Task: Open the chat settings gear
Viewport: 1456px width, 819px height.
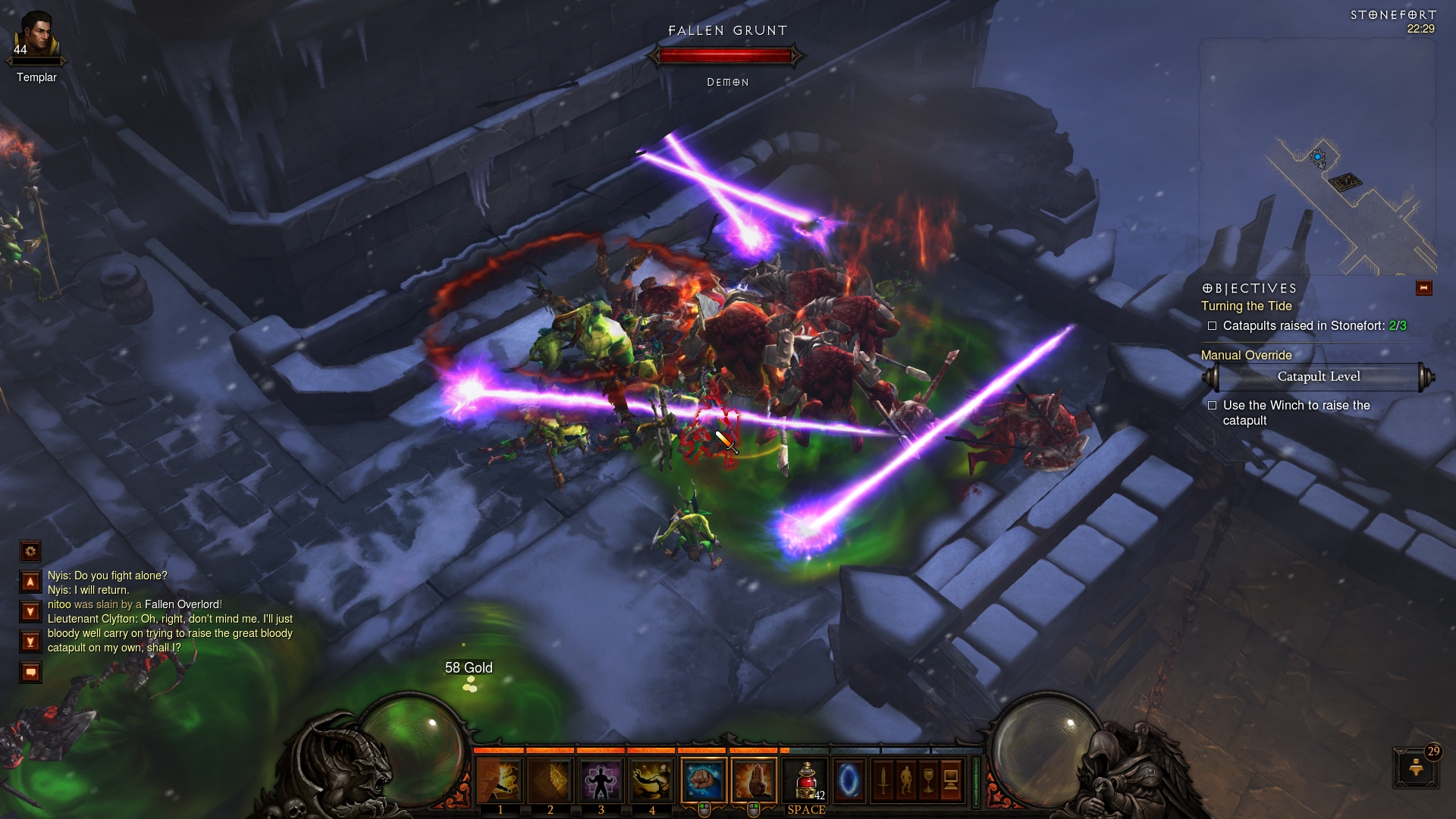Action: point(30,551)
